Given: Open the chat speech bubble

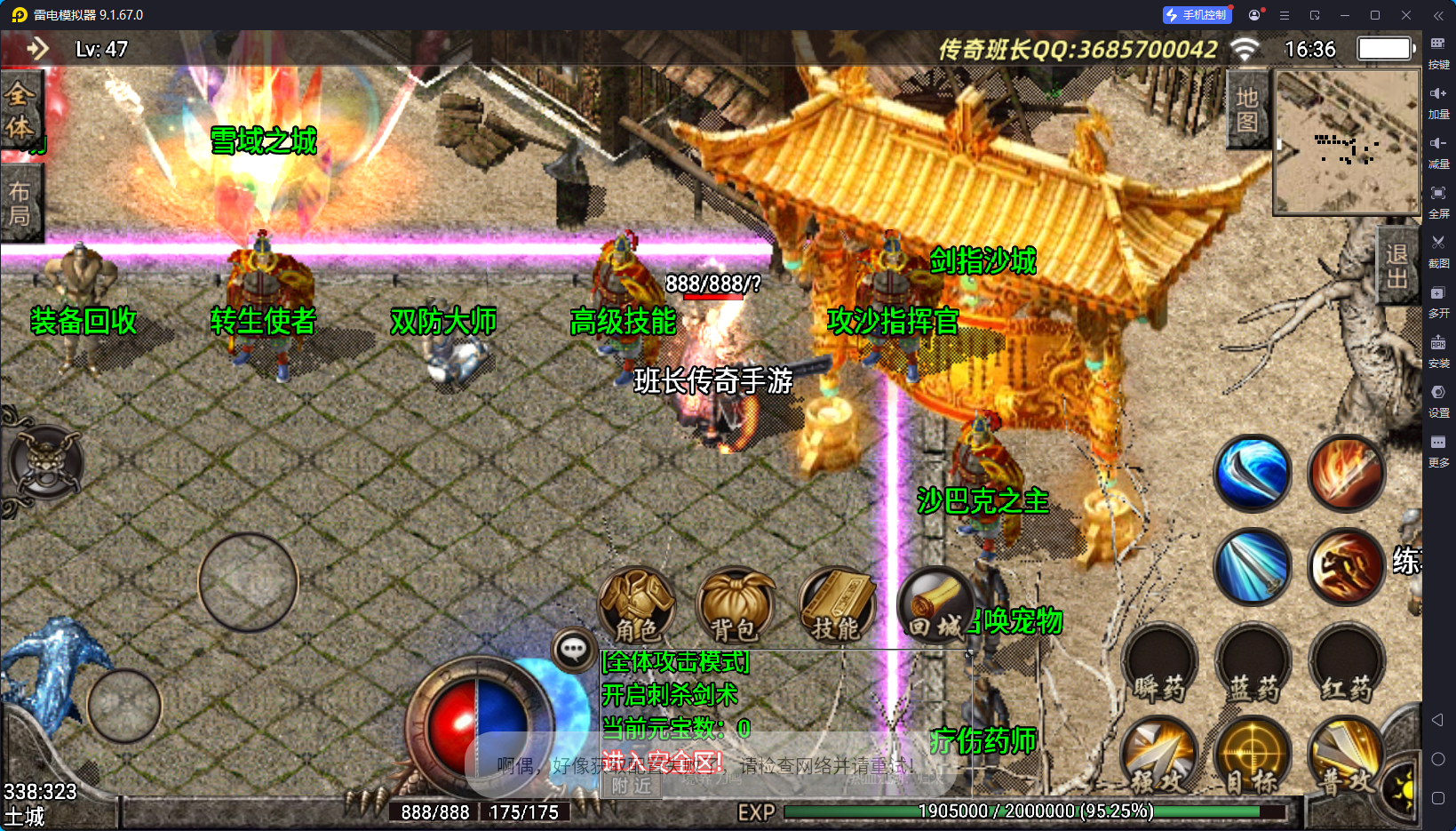Looking at the screenshot, I should (x=573, y=650).
